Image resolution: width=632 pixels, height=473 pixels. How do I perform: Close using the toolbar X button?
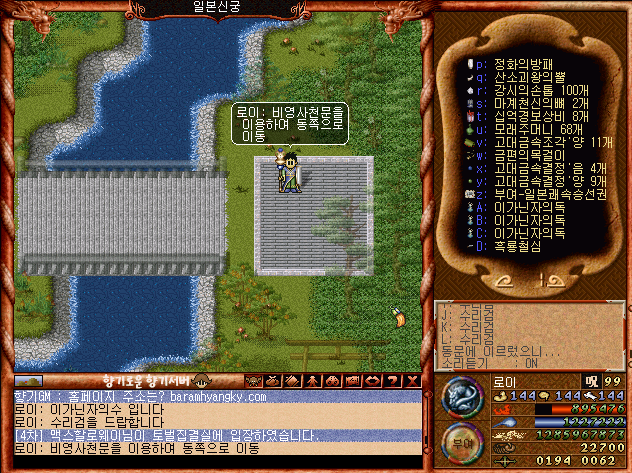pyautogui.click(x=411, y=380)
